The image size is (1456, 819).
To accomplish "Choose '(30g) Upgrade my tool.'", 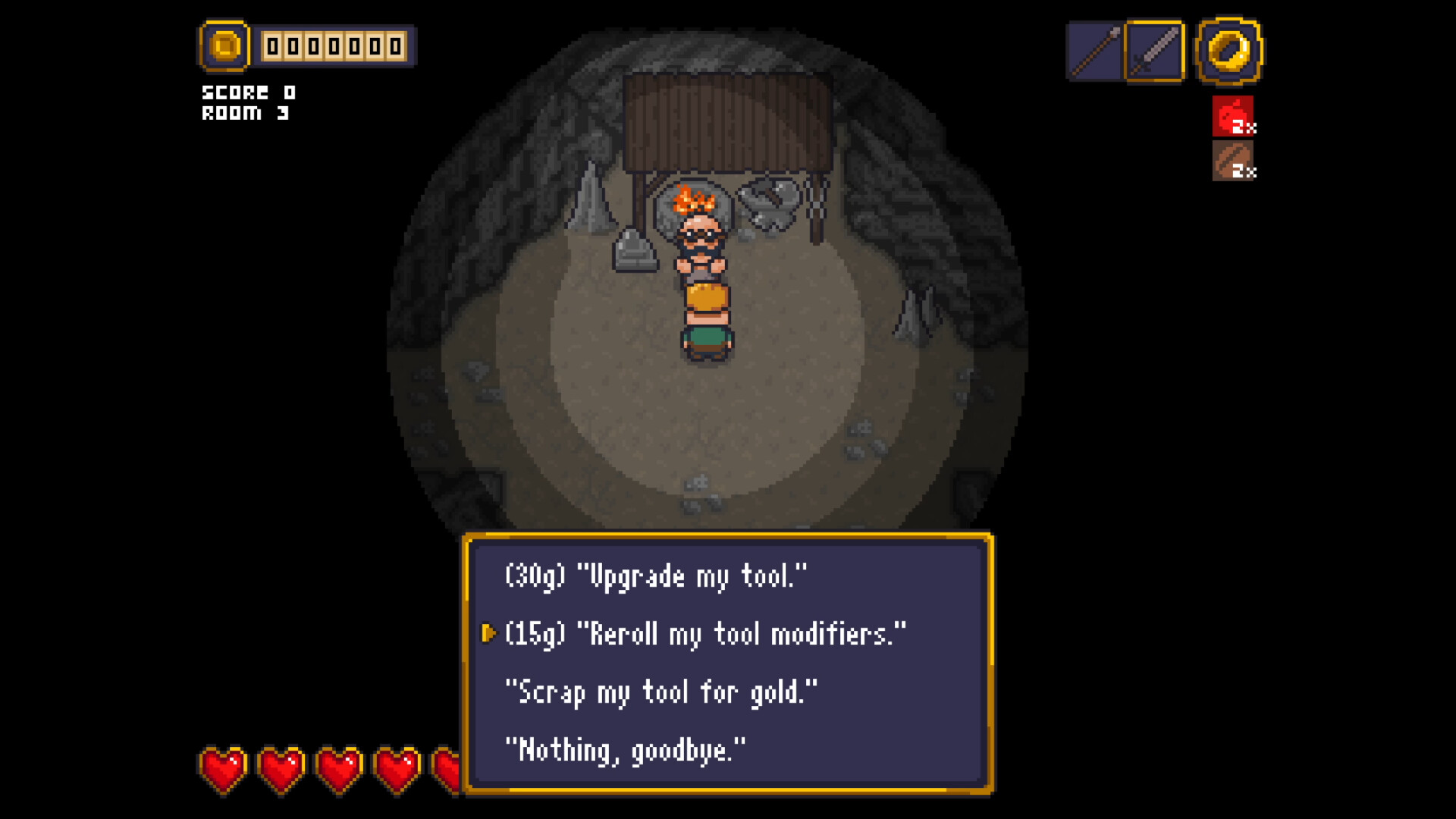I will pyautogui.click(x=656, y=575).
